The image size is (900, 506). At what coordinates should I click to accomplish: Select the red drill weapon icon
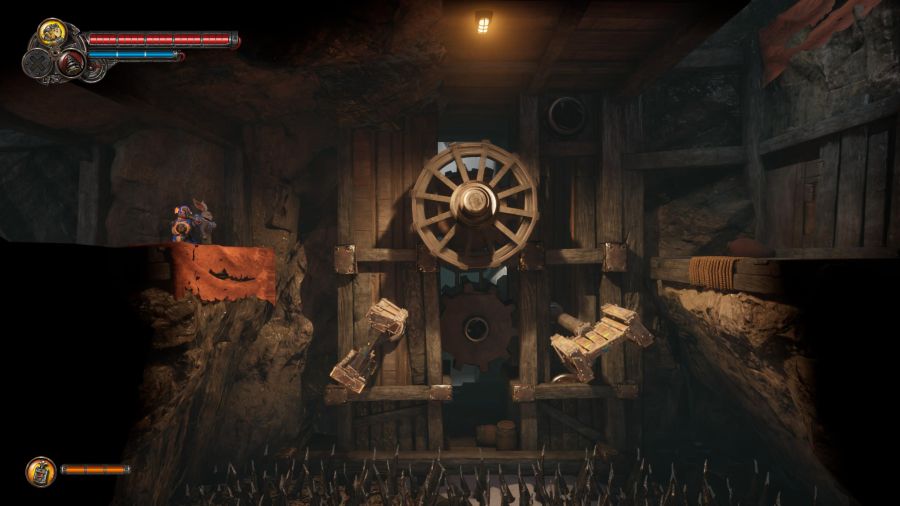(x=70, y=63)
